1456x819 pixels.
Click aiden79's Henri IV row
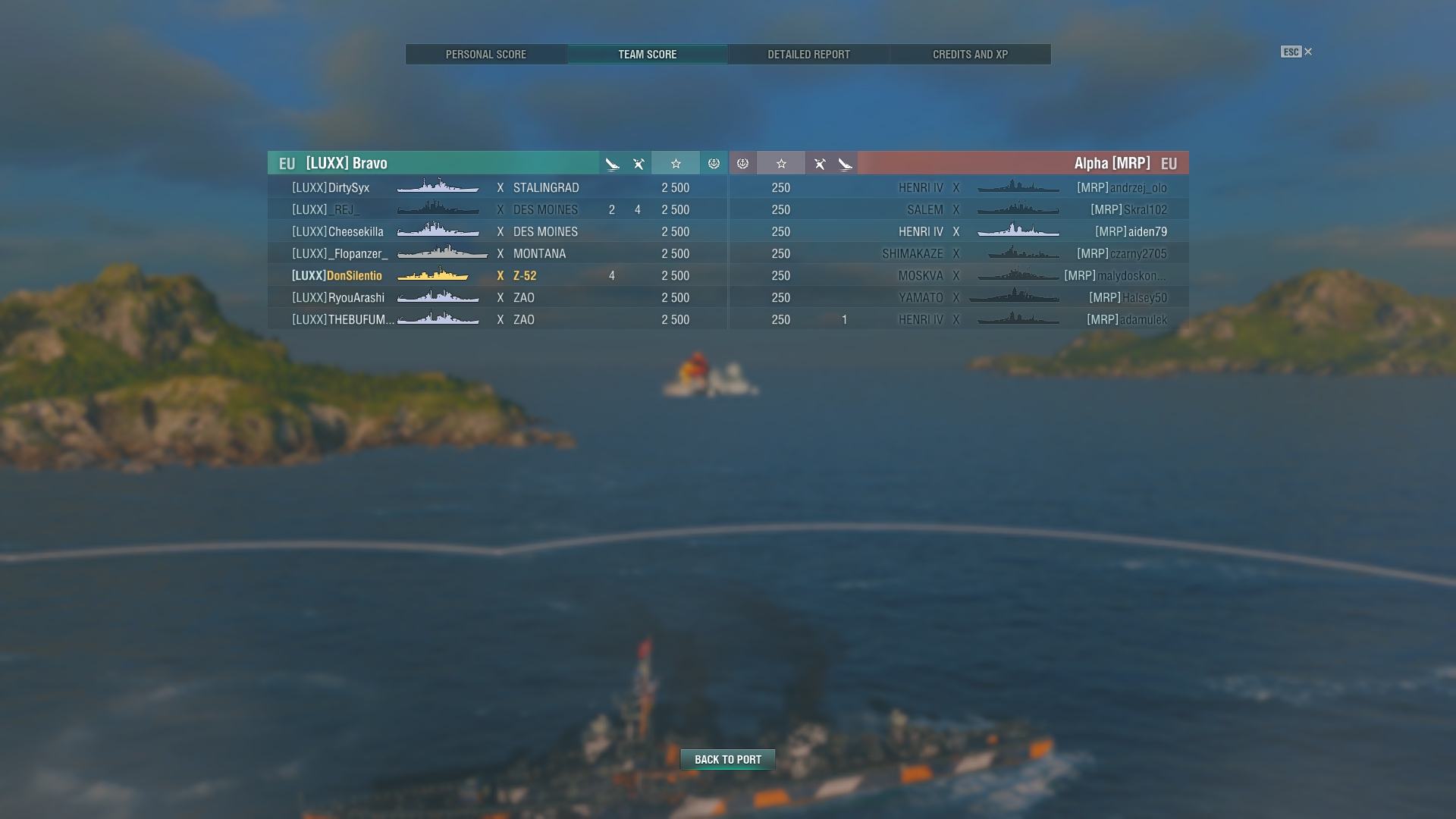coord(959,232)
